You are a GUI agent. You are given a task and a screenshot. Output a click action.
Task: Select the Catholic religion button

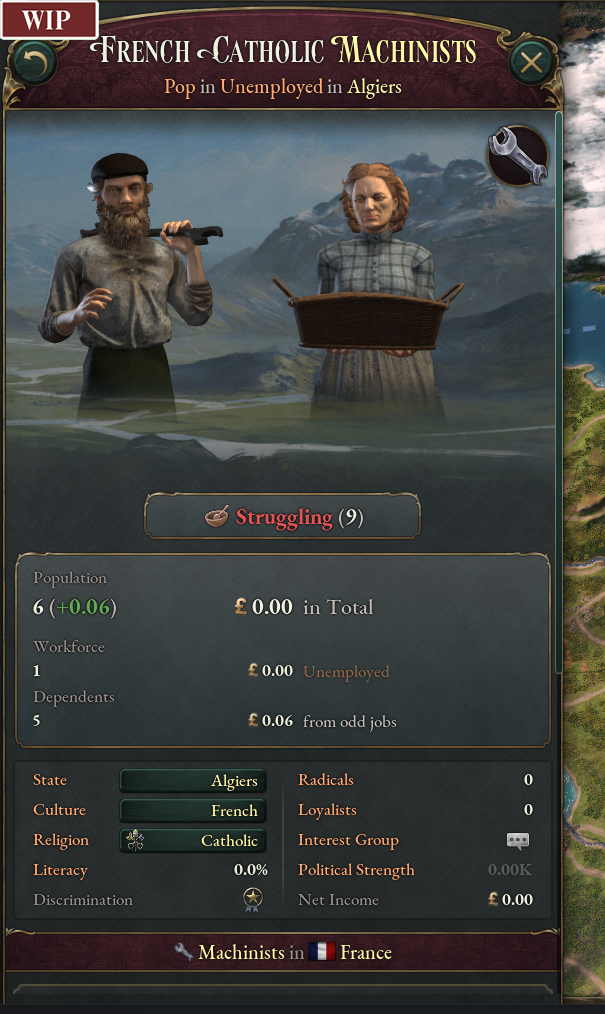click(193, 841)
